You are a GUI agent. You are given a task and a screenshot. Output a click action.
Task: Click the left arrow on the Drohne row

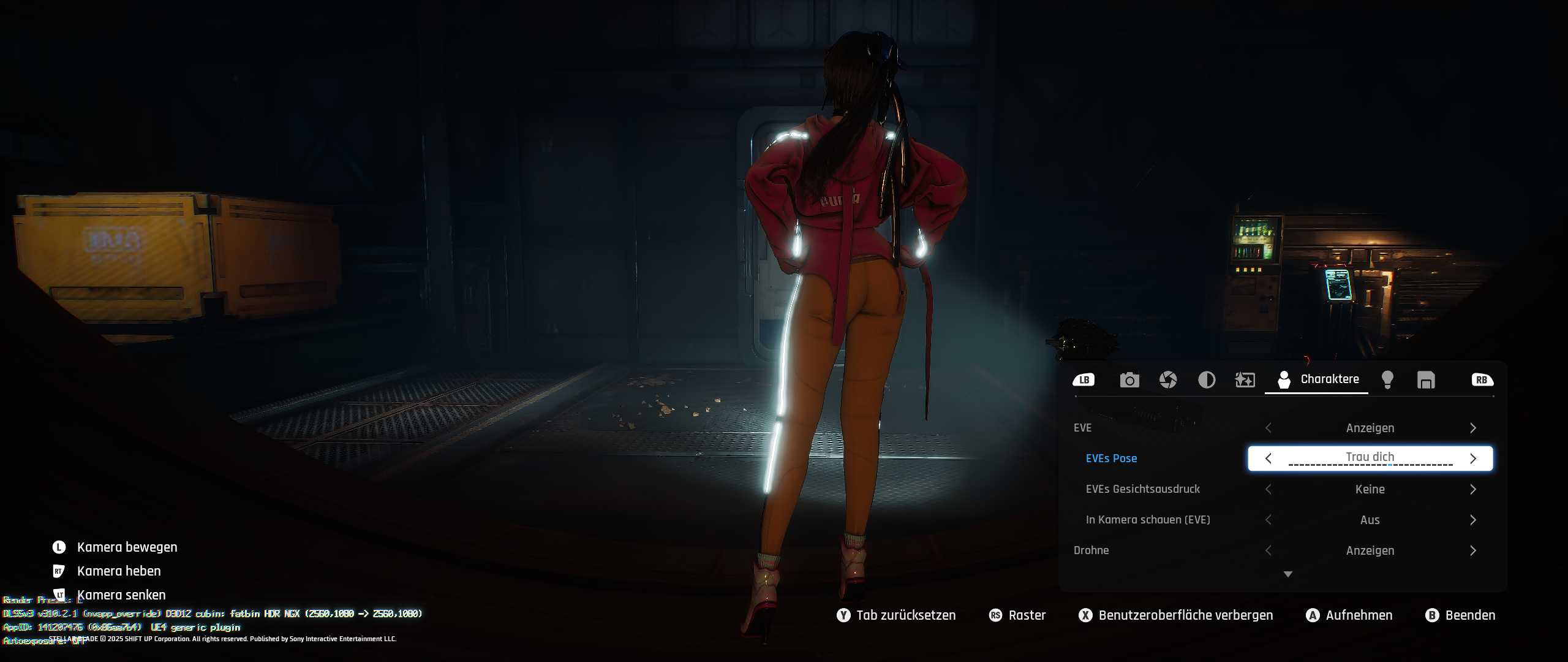[1268, 550]
